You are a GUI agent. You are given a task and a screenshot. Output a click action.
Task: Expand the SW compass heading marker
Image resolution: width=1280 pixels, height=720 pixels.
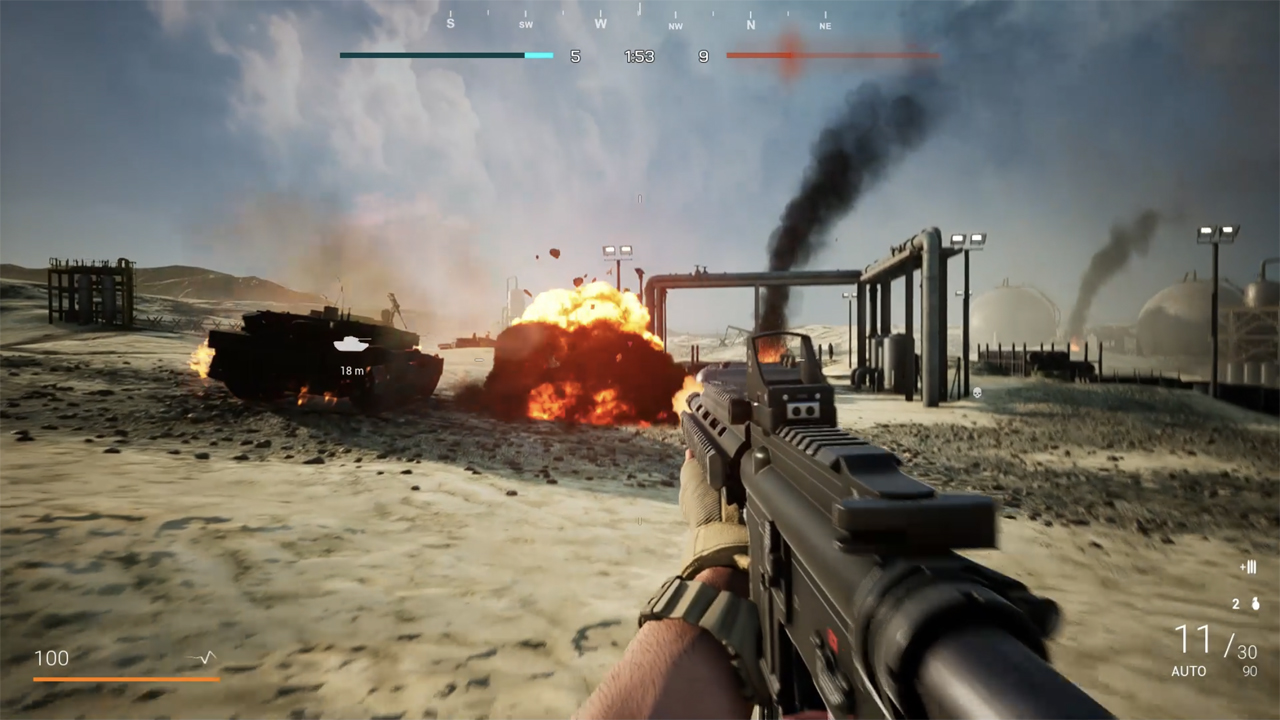click(x=525, y=22)
